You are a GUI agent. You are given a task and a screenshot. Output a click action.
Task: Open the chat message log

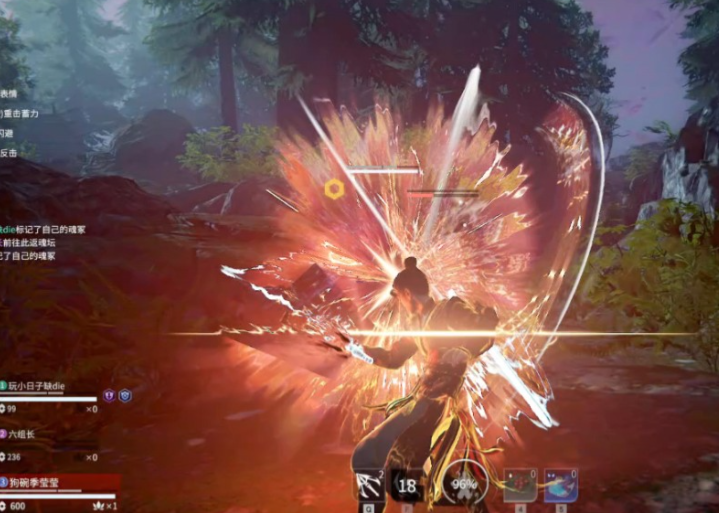[28, 242]
